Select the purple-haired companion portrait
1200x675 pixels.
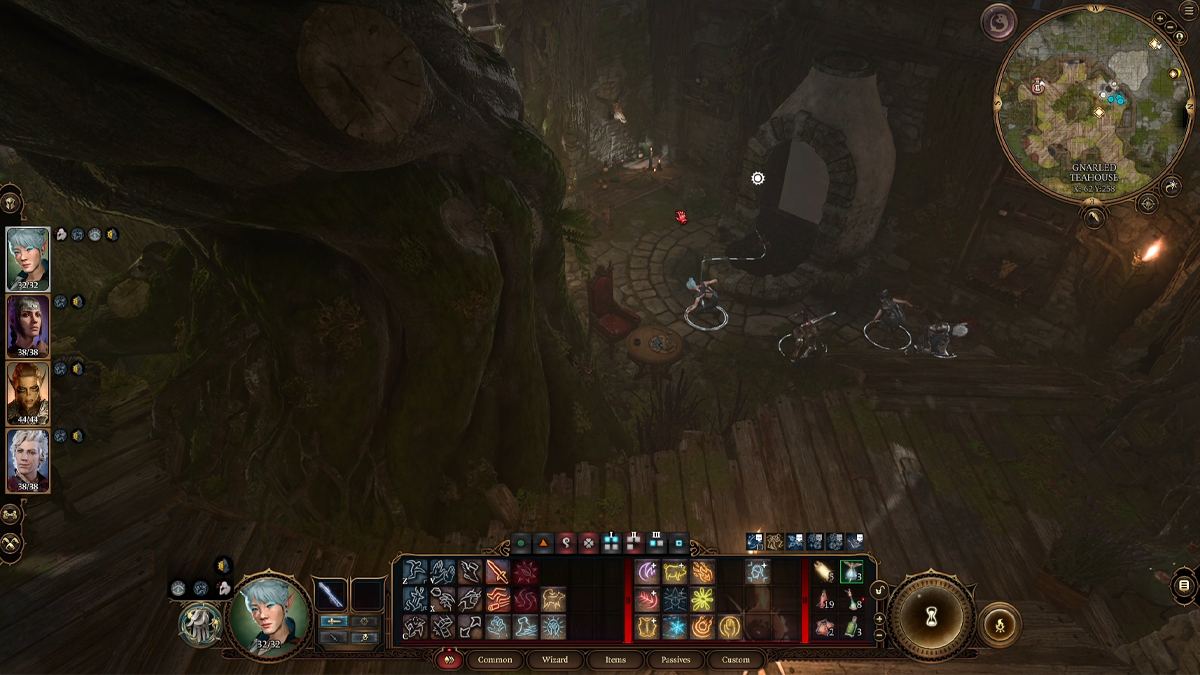pyautogui.click(x=28, y=326)
